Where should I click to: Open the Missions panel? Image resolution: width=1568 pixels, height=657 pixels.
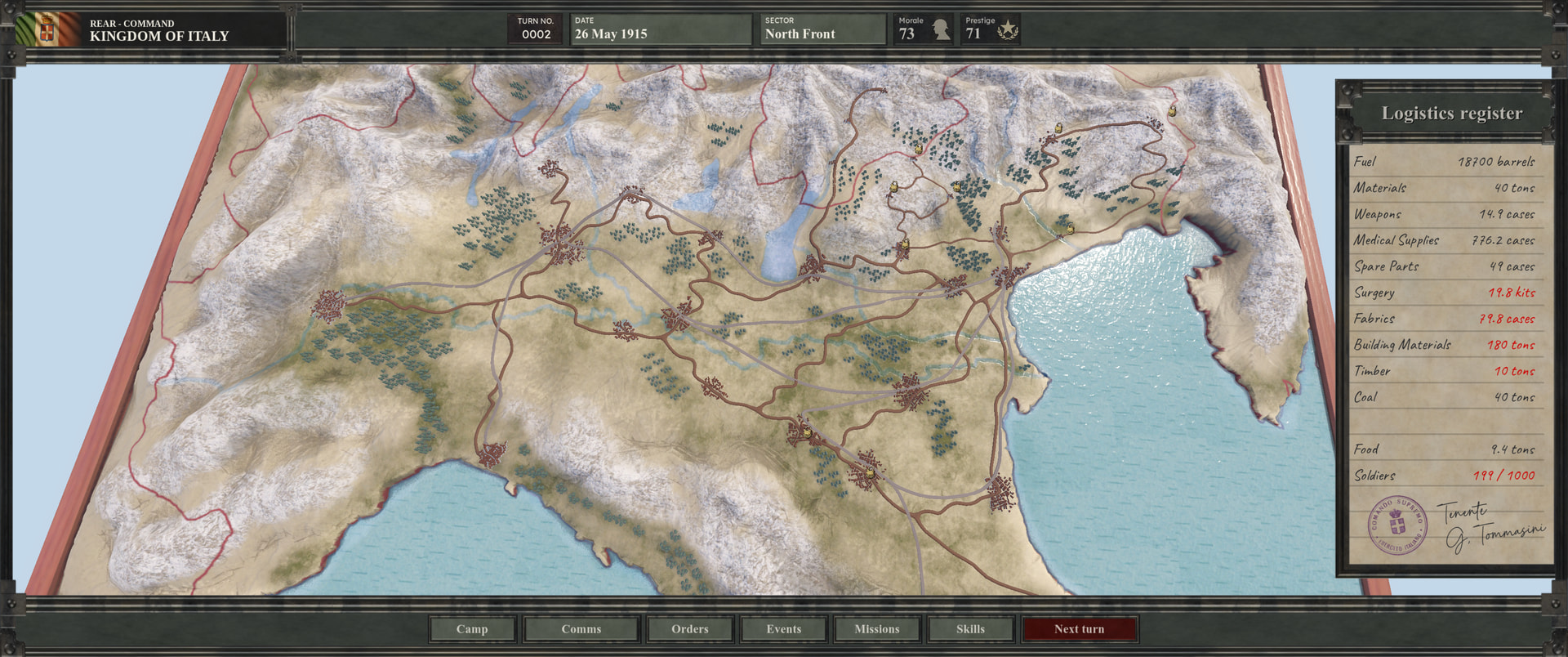(x=876, y=628)
